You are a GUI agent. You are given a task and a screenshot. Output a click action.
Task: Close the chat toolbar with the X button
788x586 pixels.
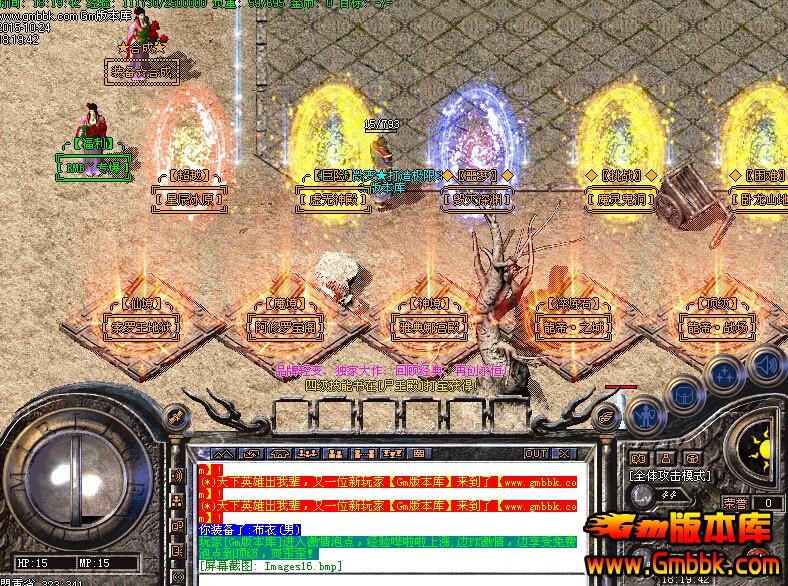[x=564, y=454]
